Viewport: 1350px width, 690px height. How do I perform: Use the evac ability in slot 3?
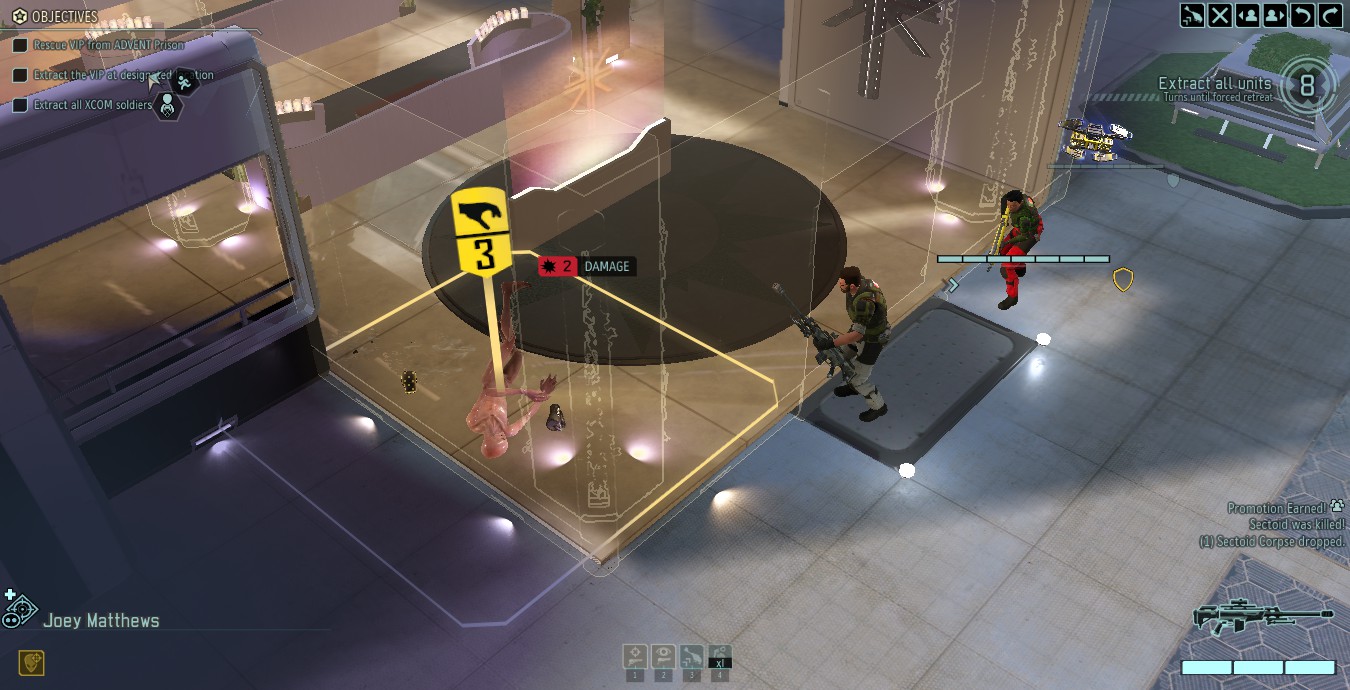tap(691, 657)
